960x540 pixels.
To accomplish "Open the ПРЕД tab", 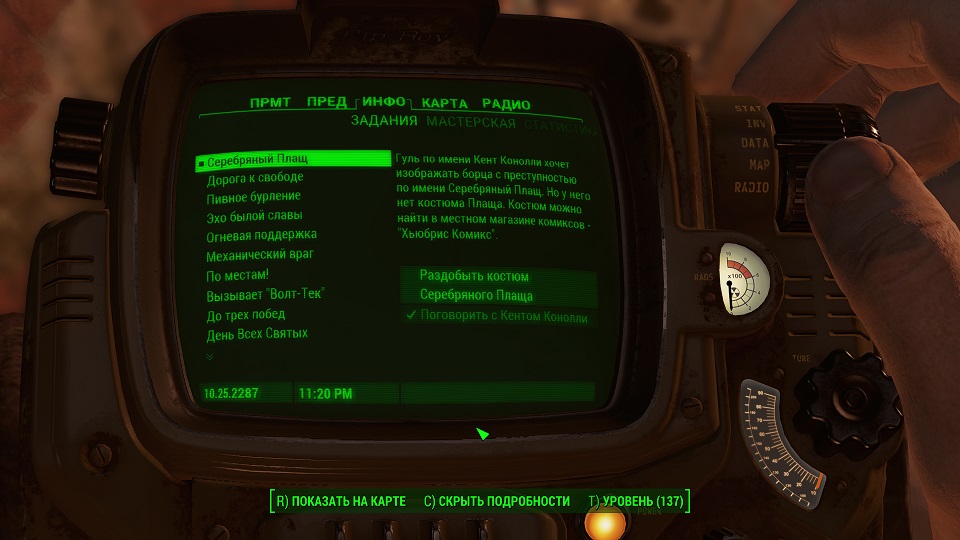I will coord(327,103).
